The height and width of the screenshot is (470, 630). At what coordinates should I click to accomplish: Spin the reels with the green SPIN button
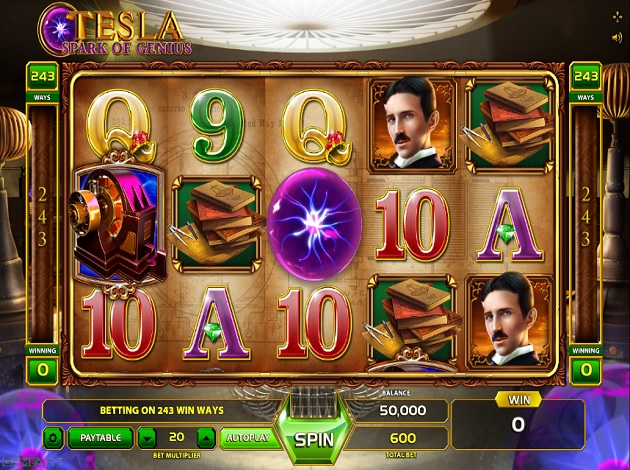tap(314, 437)
